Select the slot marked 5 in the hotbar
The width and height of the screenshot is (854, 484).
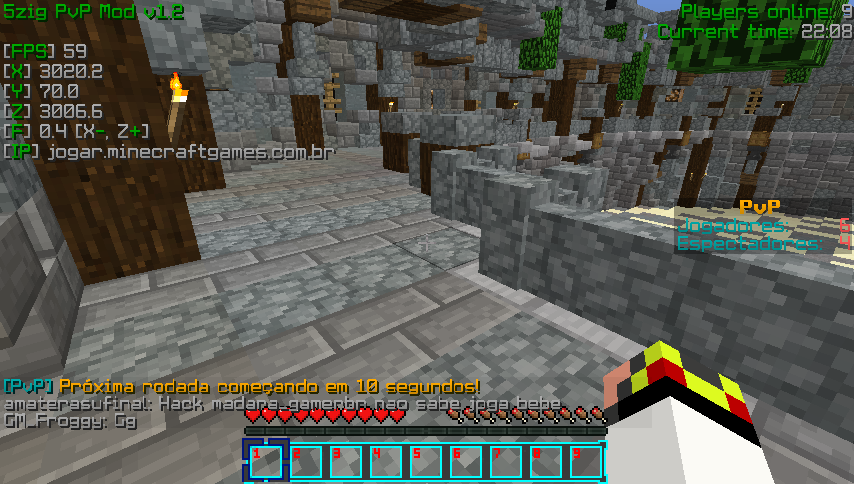click(x=425, y=462)
